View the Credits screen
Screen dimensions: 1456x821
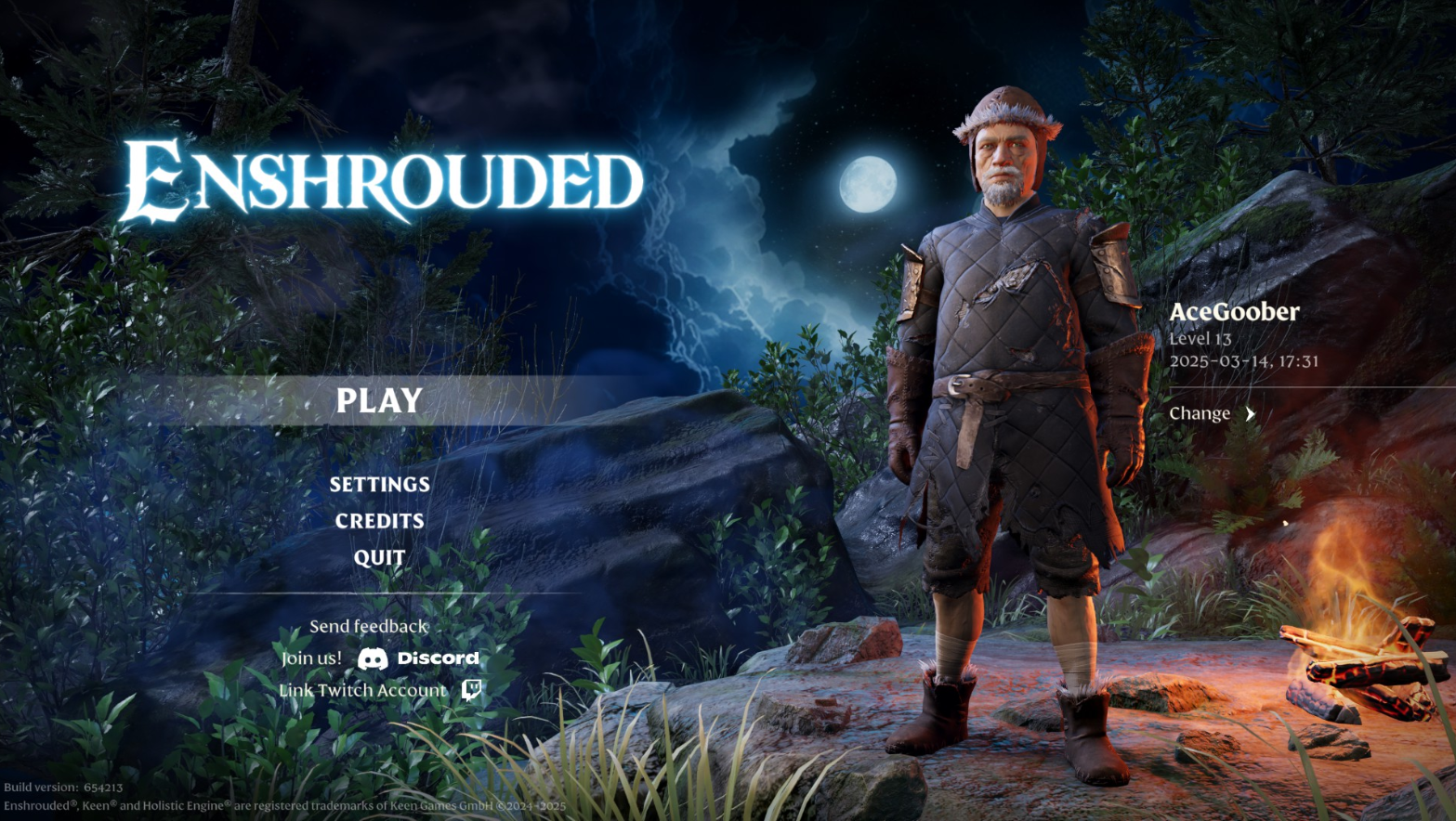click(x=379, y=521)
